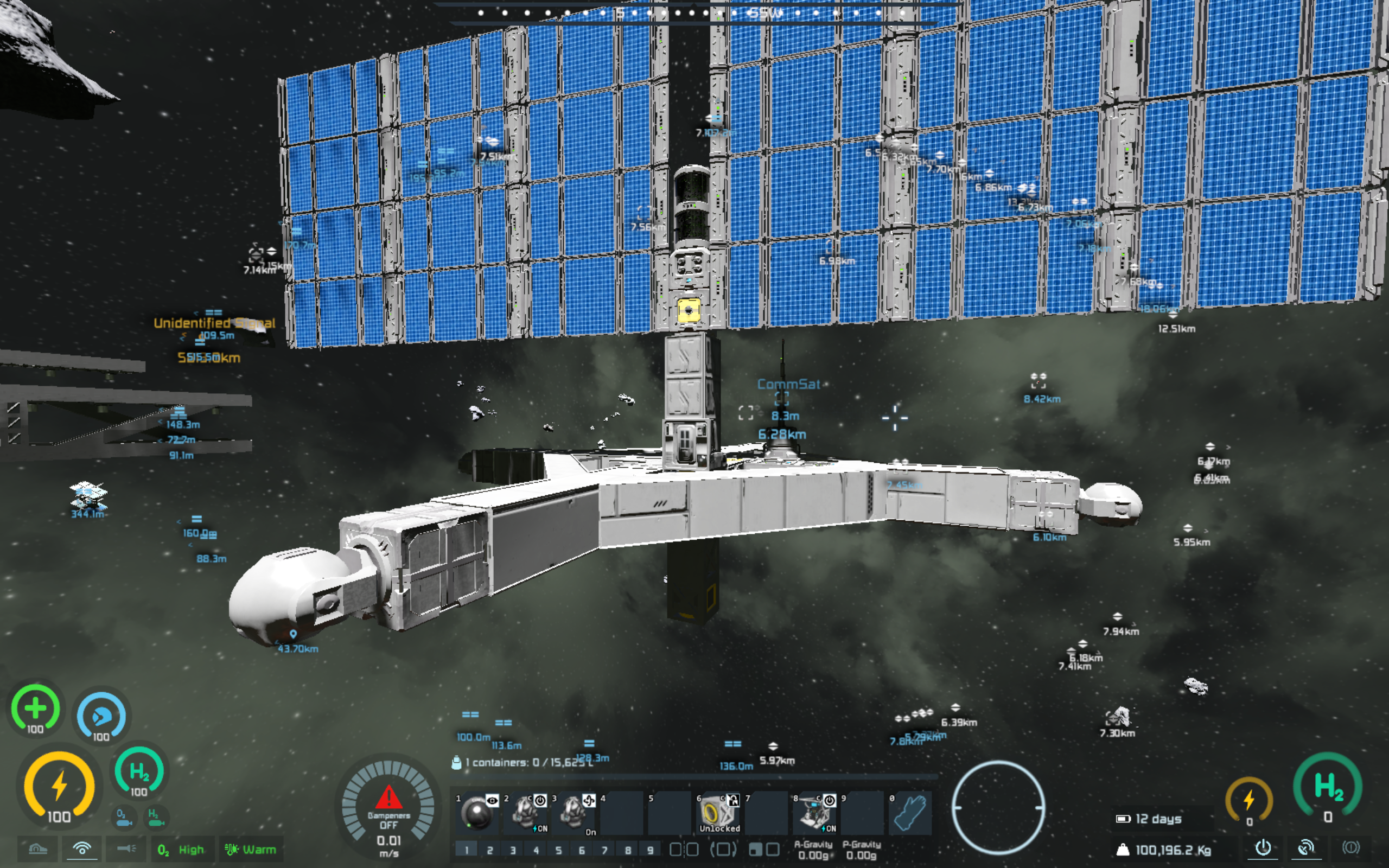The height and width of the screenshot is (868, 1389).
Task: Toggle the ship's satellite dish broadcast icon
Action: point(1306,847)
